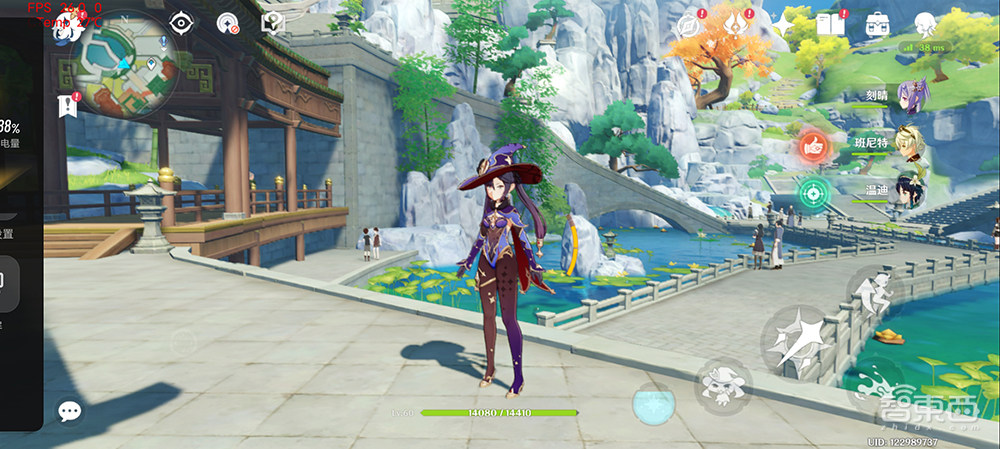The image size is (1000, 449).
Task: Open the chat speech bubble
Action: point(69,410)
